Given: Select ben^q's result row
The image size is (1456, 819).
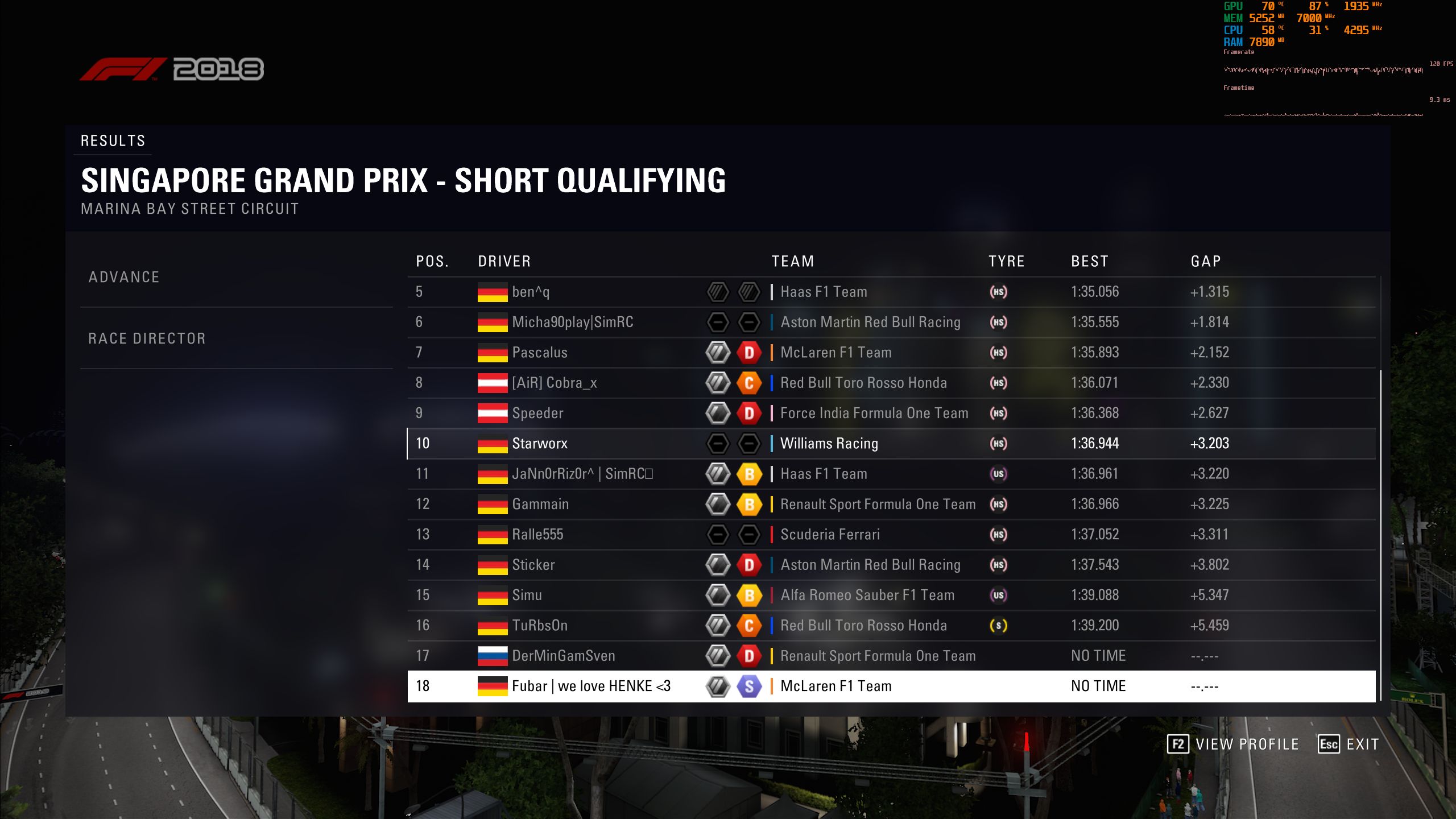Looking at the screenshot, I should click(x=891, y=292).
